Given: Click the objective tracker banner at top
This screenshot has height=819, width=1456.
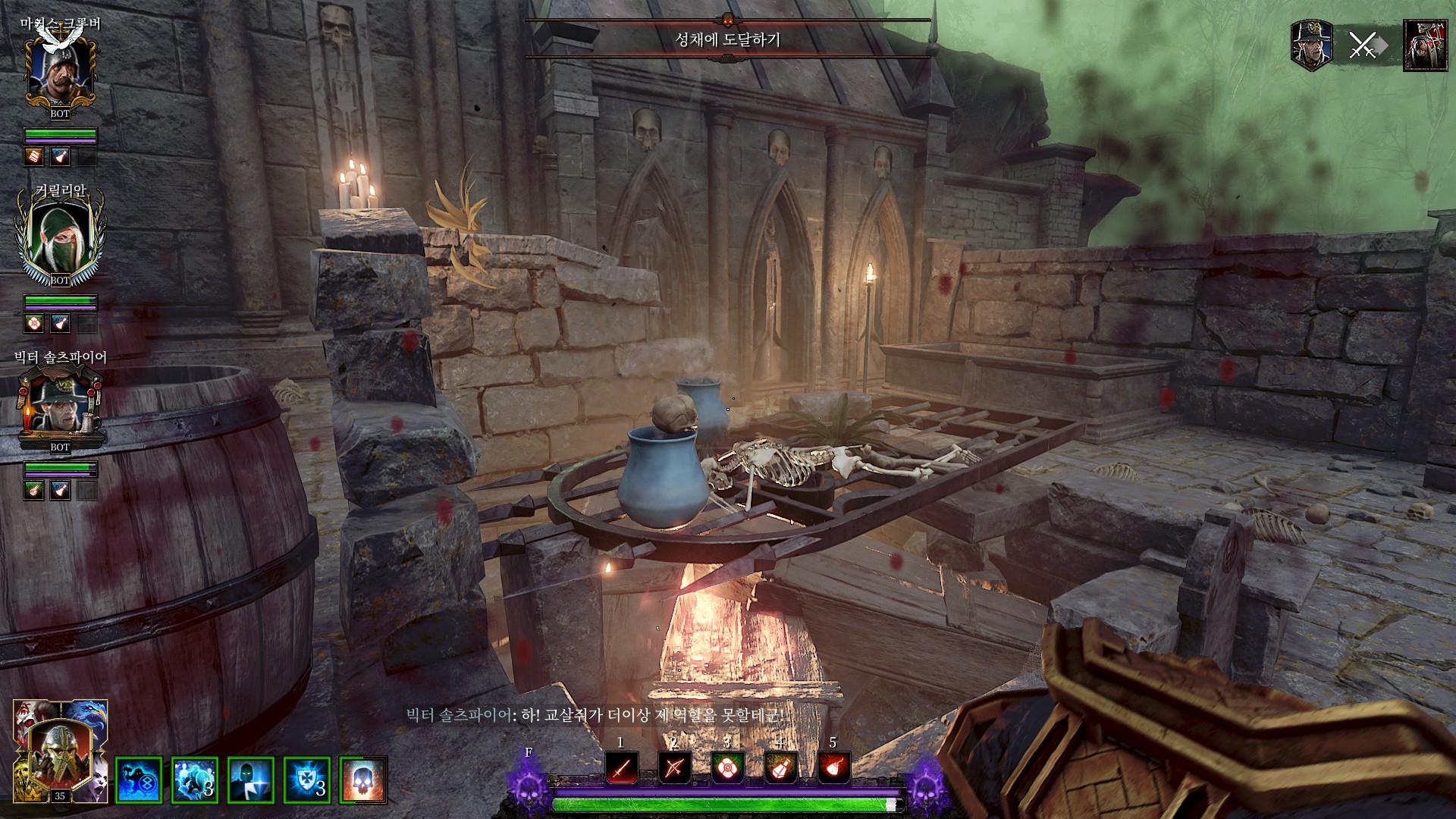Looking at the screenshot, I should click(x=727, y=39).
